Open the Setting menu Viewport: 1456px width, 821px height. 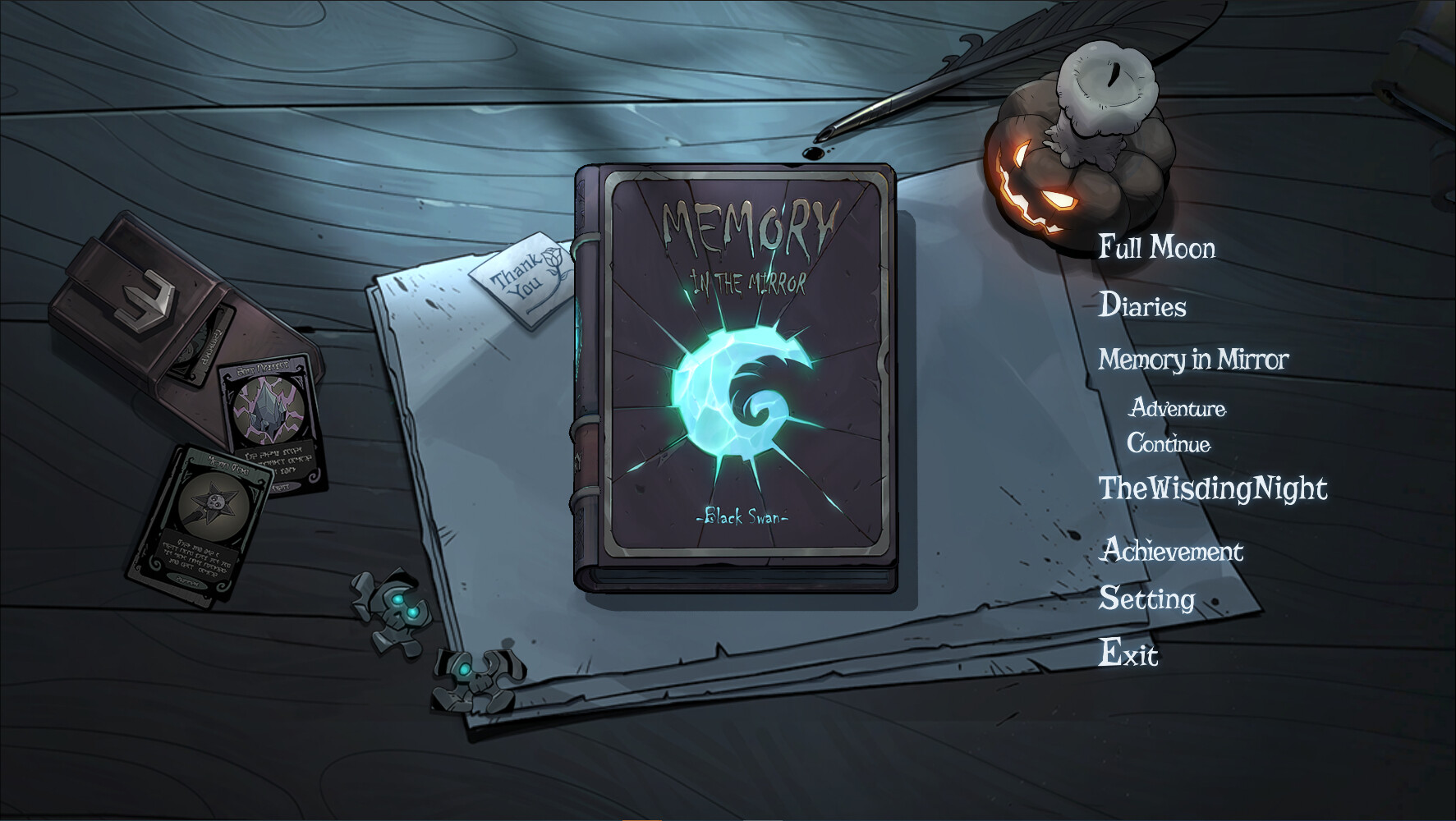click(1148, 599)
